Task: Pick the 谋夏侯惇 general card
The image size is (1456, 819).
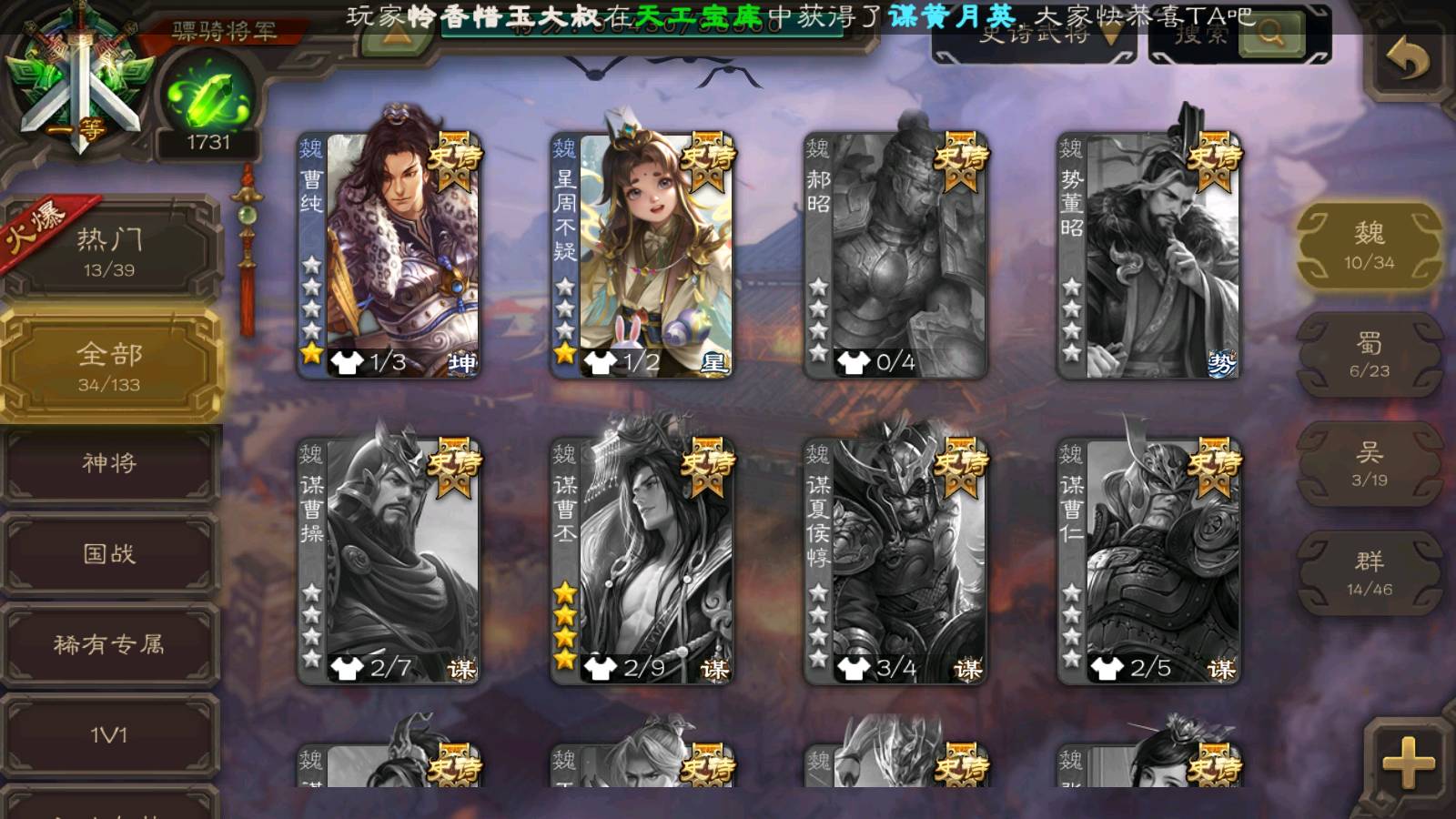Action: tap(895, 561)
